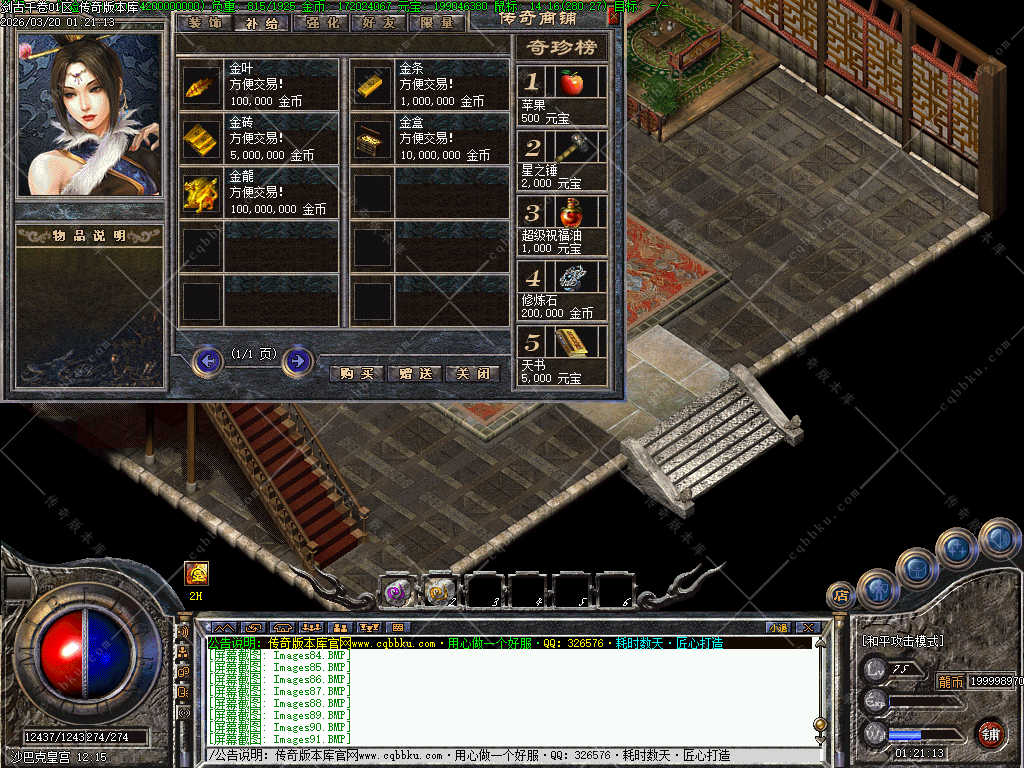Choose the 金龍 golden dragon item
1024x768 pixels.
pyautogui.click(x=201, y=195)
